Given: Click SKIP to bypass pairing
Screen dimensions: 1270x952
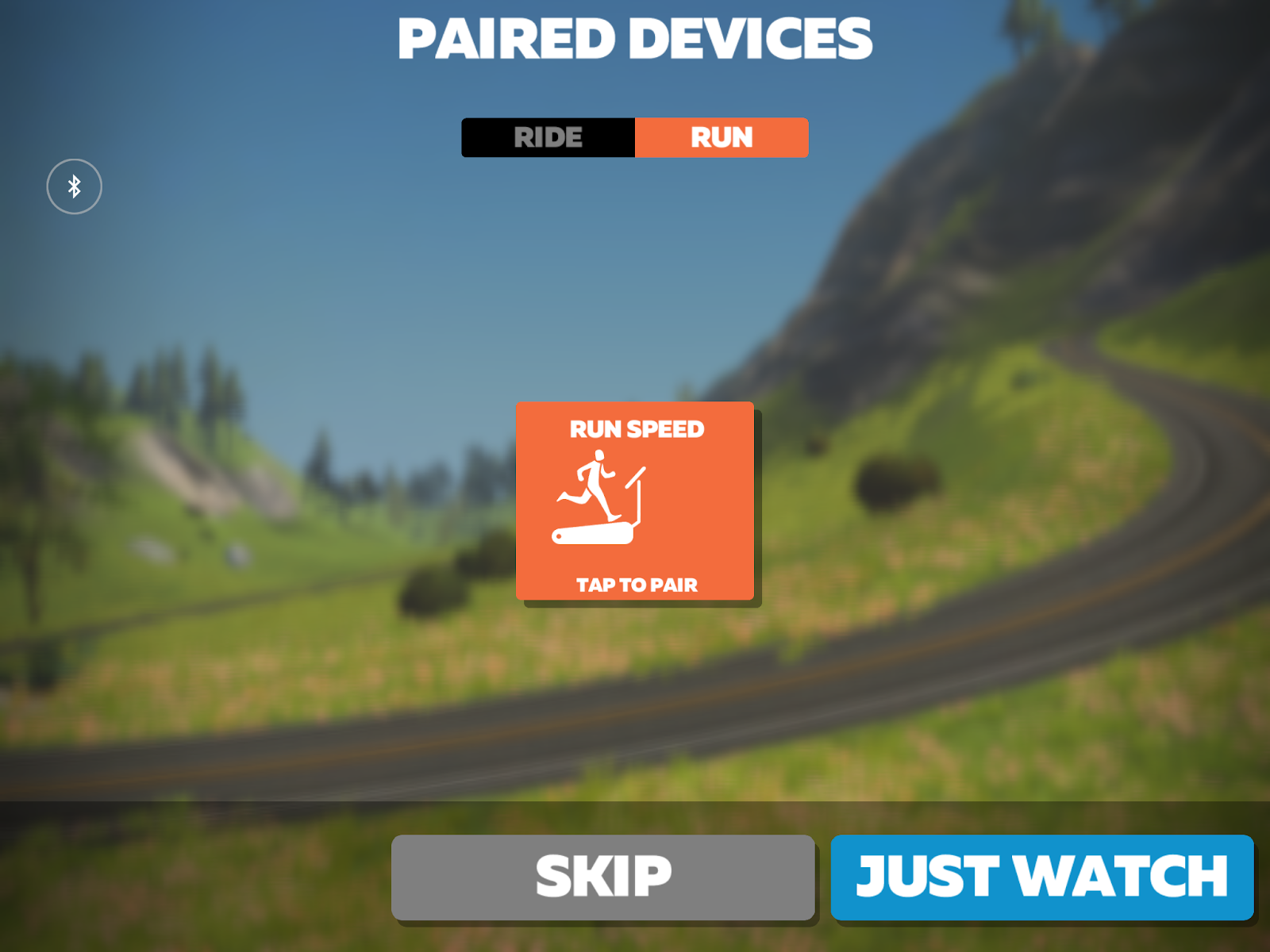Looking at the screenshot, I should coord(603,875).
